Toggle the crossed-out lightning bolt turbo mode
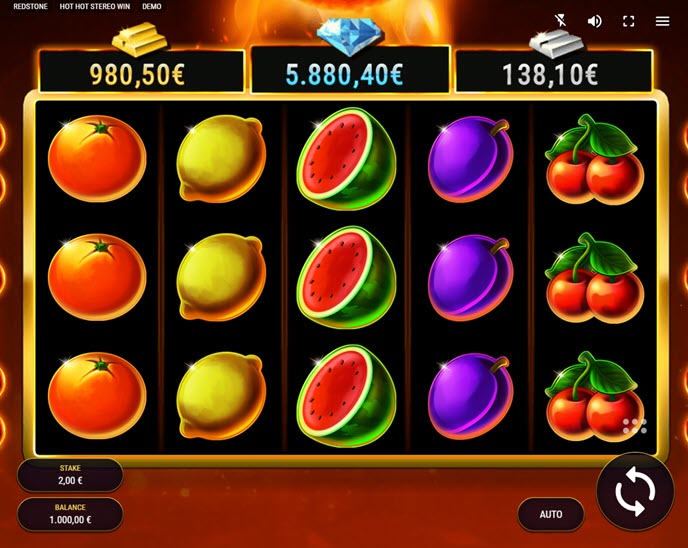 (x=562, y=21)
